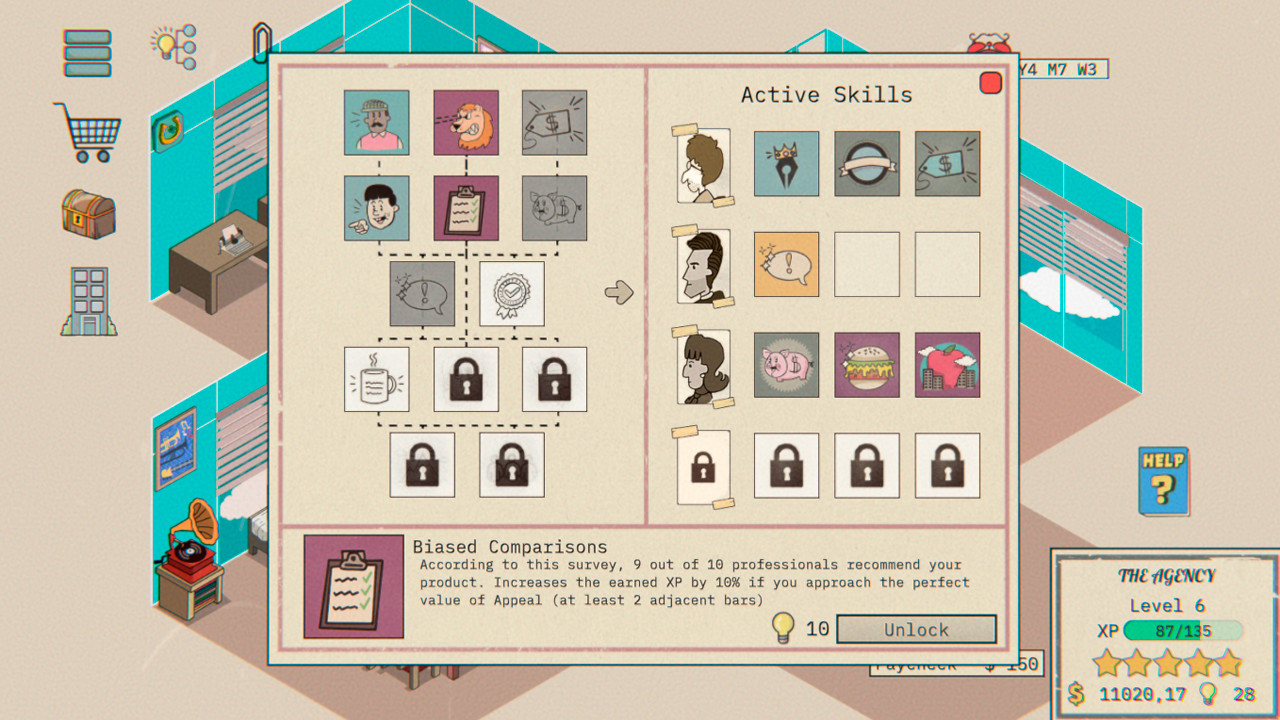The width and height of the screenshot is (1280, 720).
Task: Click a locked padlock skill slot
Action: point(466,380)
